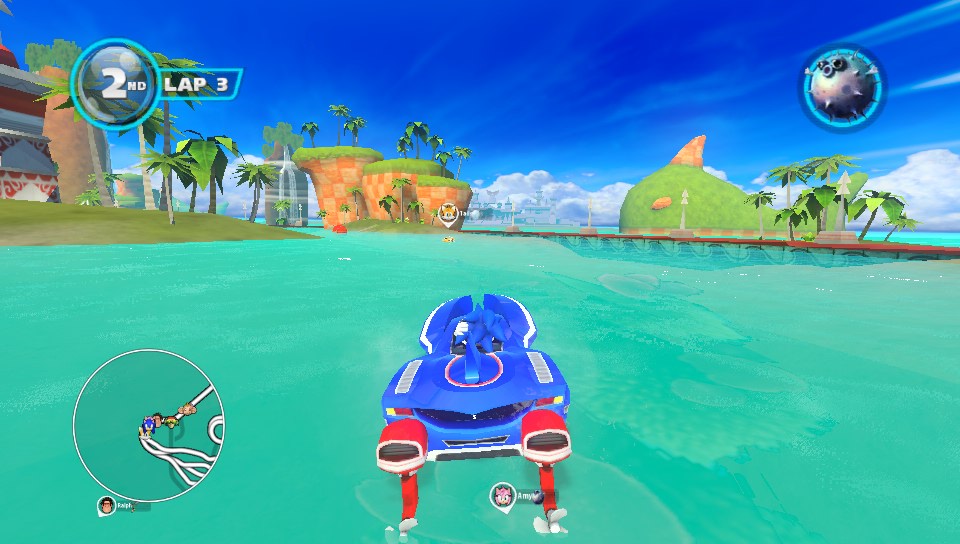This screenshot has height=544, width=960.
Task: Select the 2nd place position badge
Action: pos(115,84)
